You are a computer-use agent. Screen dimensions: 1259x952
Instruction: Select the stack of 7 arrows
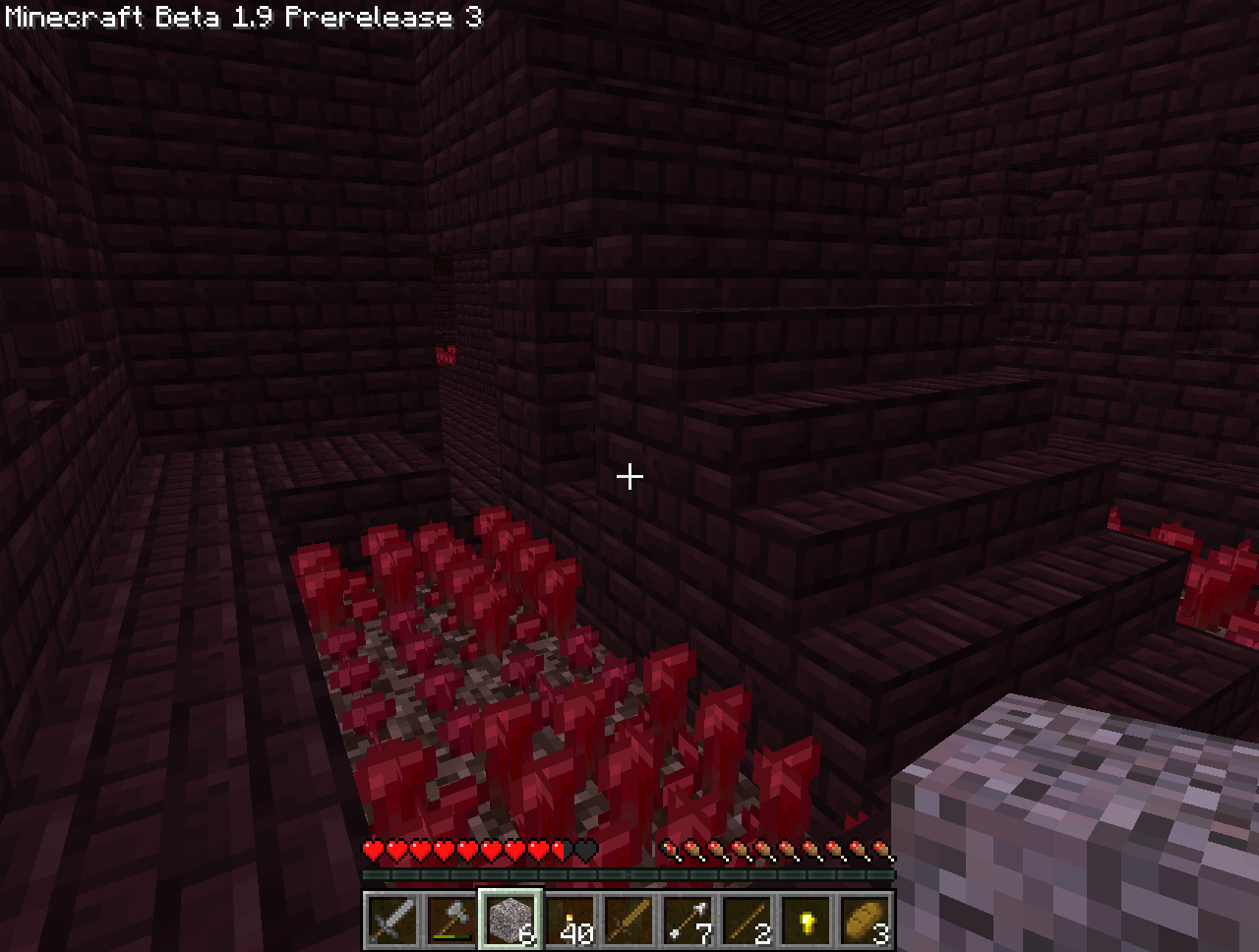pos(688,922)
